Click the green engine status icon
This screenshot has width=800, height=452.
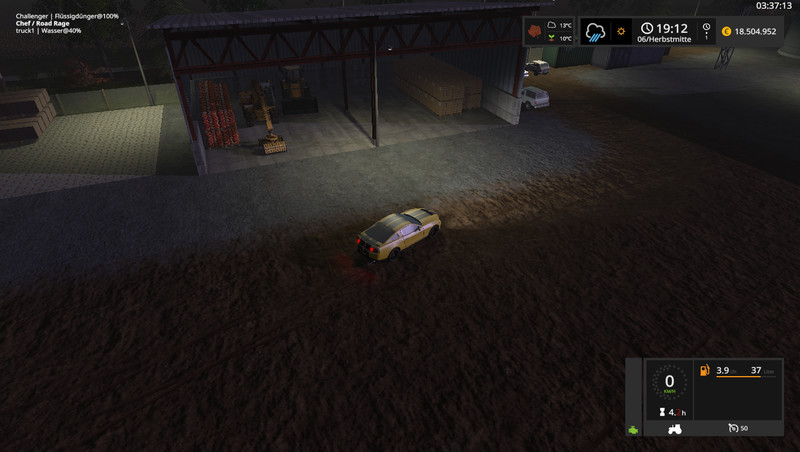click(633, 431)
